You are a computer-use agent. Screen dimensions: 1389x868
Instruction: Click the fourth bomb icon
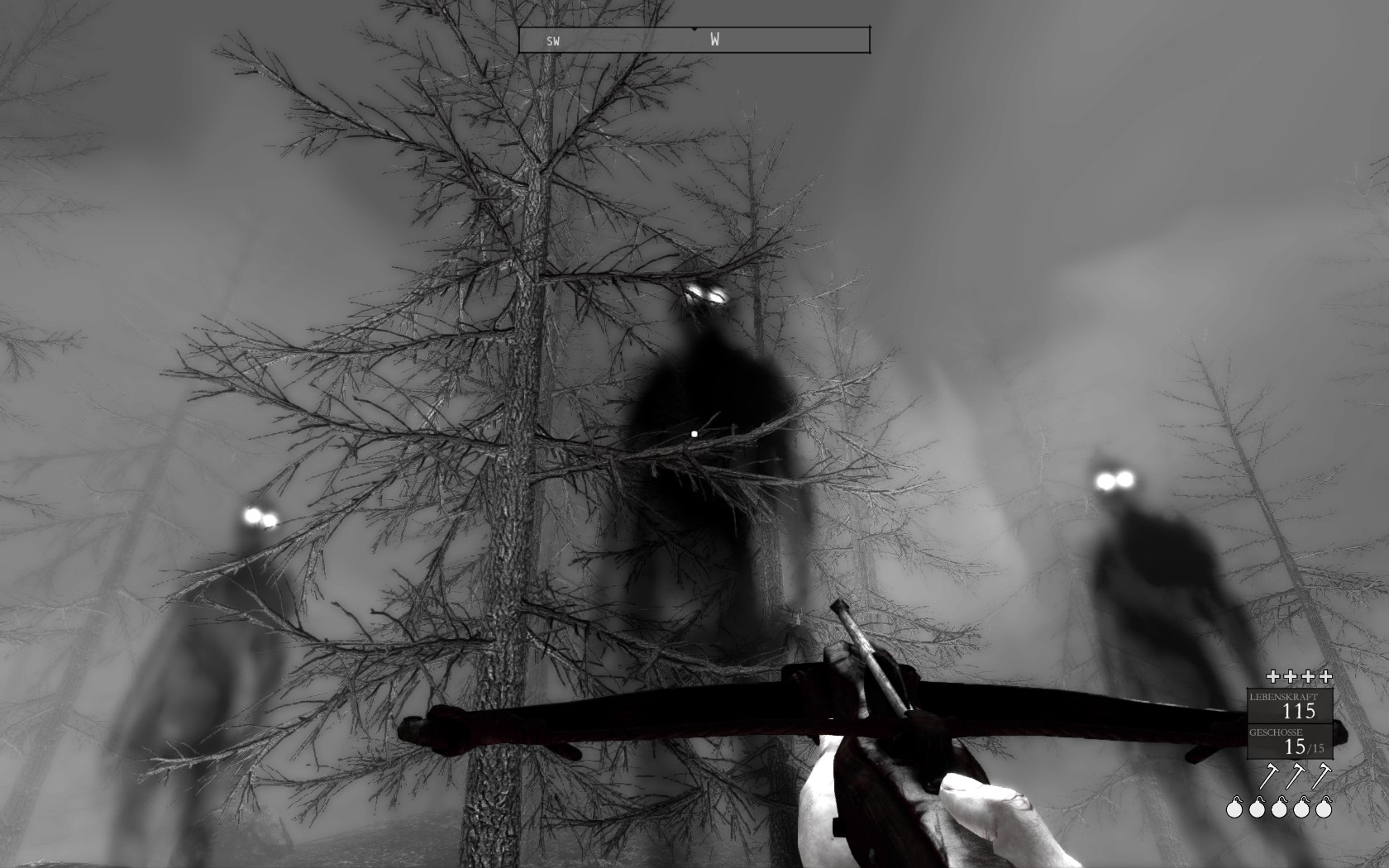coord(1302,810)
